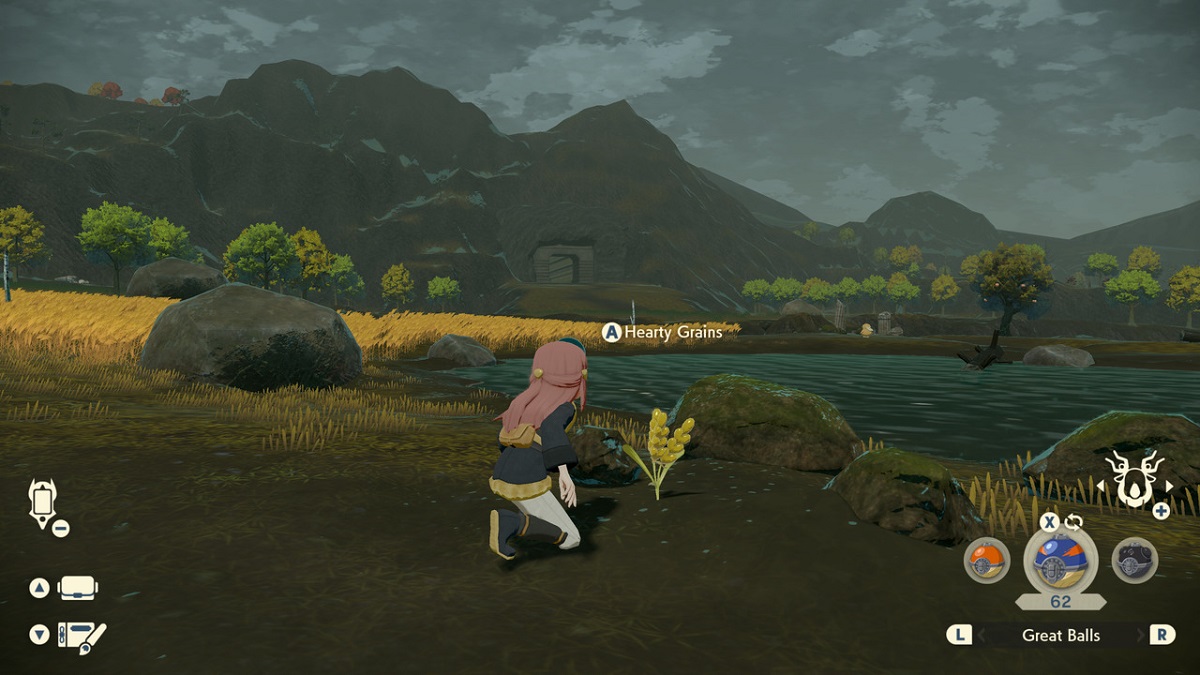Select the orange Poké Ball slot
Screen dimensions: 1200x675
click(x=986, y=560)
